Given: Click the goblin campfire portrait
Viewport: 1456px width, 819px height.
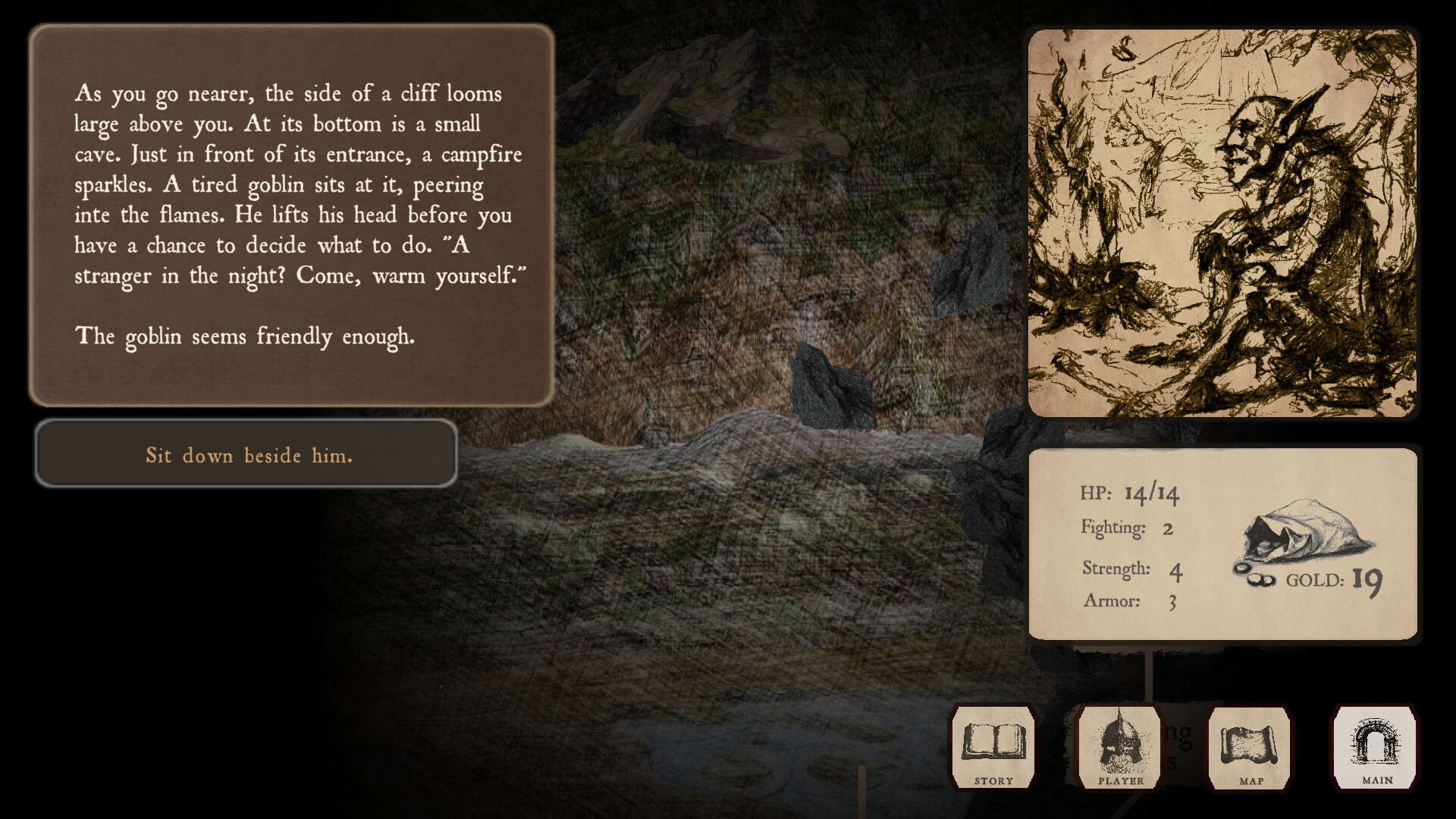Looking at the screenshot, I should [1222, 222].
